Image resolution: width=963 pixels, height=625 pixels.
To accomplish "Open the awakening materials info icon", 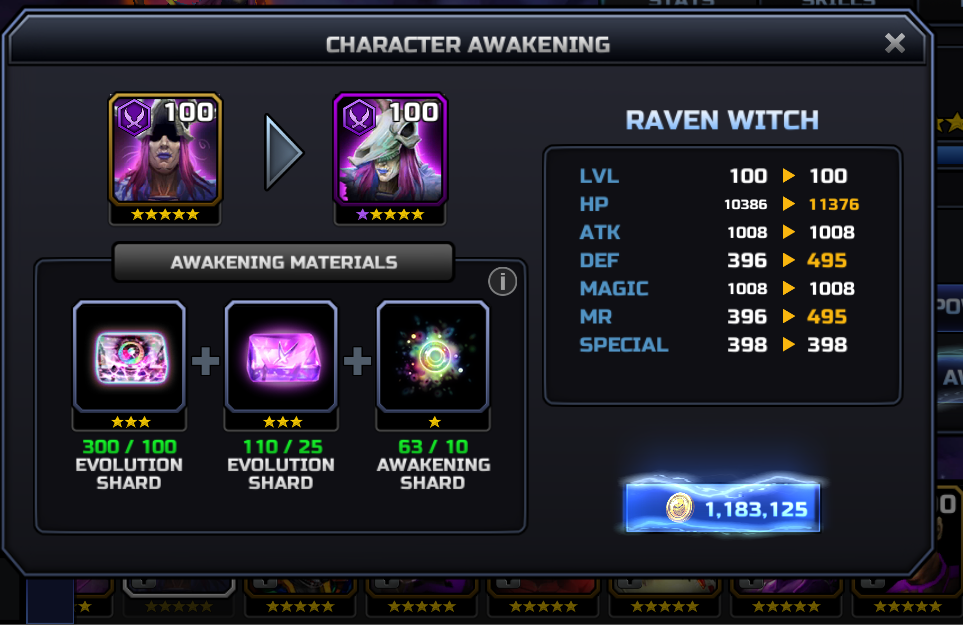I will click(x=502, y=283).
